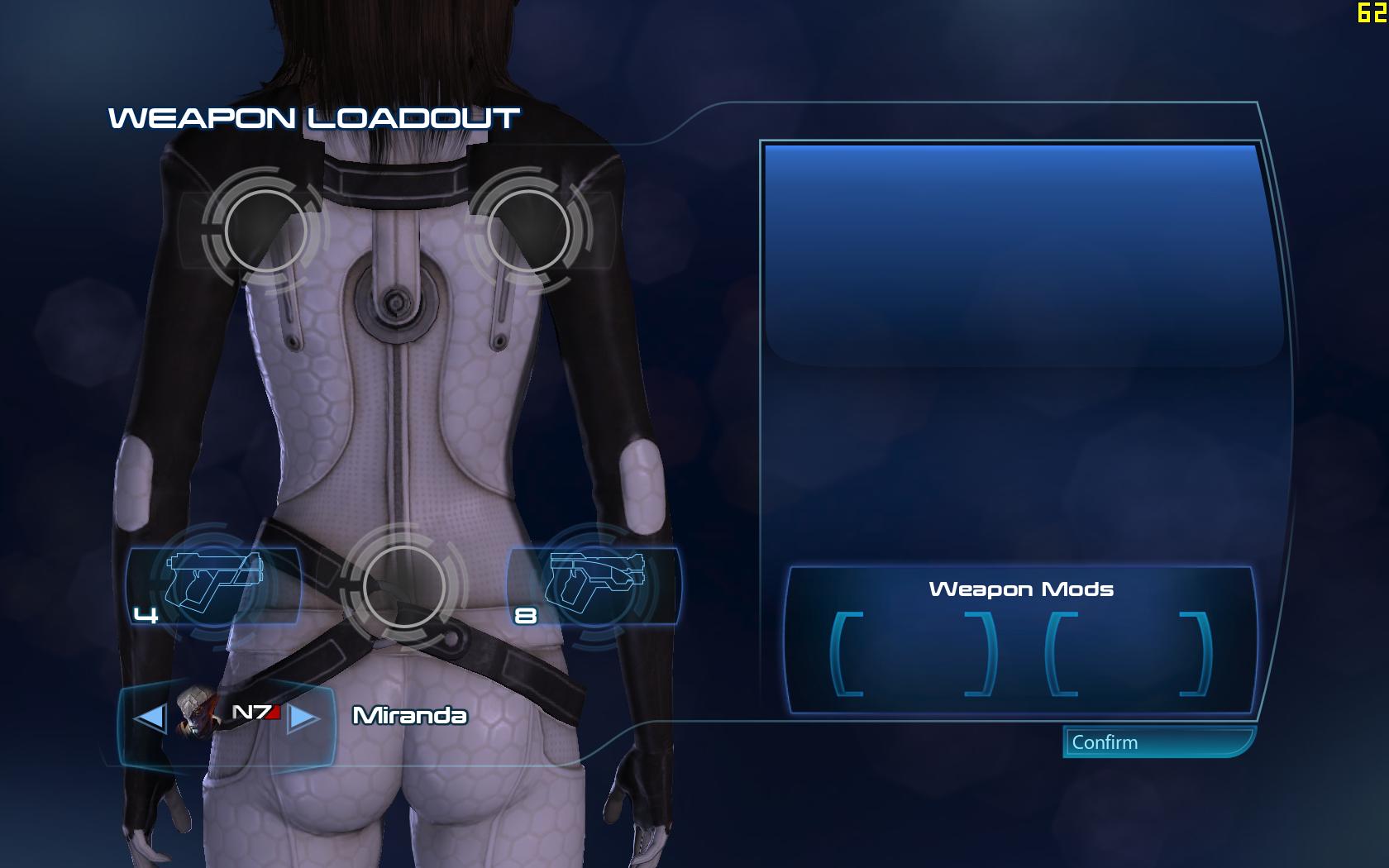The height and width of the screenshot is (868, 1389).
Task: Choose the empty circular slot on the lower back
Action: coord(403,586)
